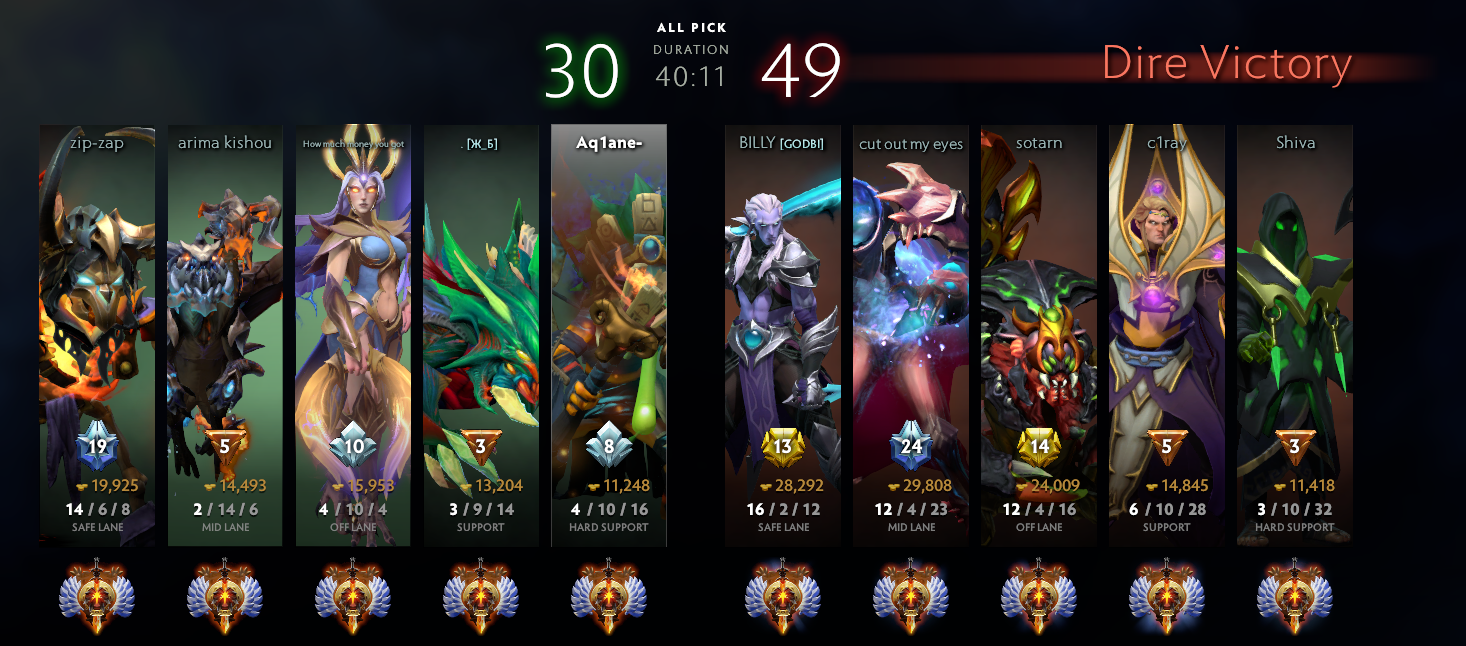The width and height of the screenshot is (1466, 646).
Task: Select c1ray's support player card
Action: [x=1167, y=335]
